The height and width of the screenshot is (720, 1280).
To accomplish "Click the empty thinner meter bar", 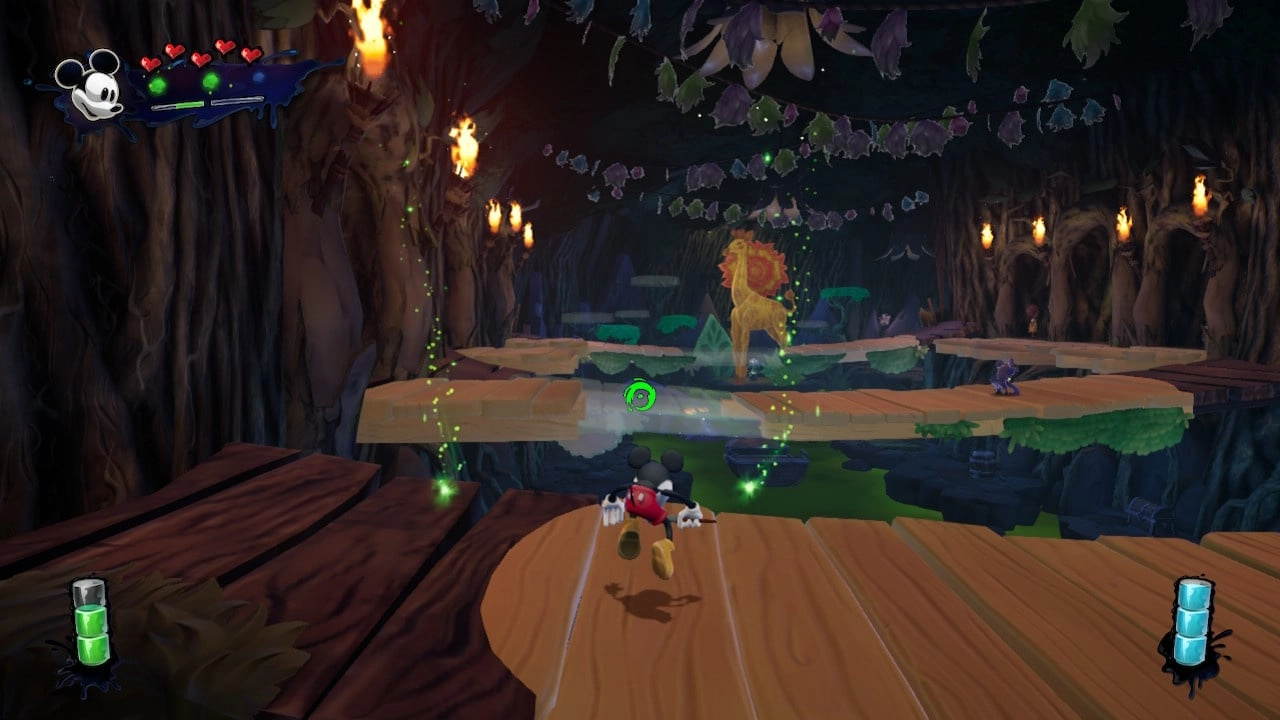I will click(x=237, y=101).
